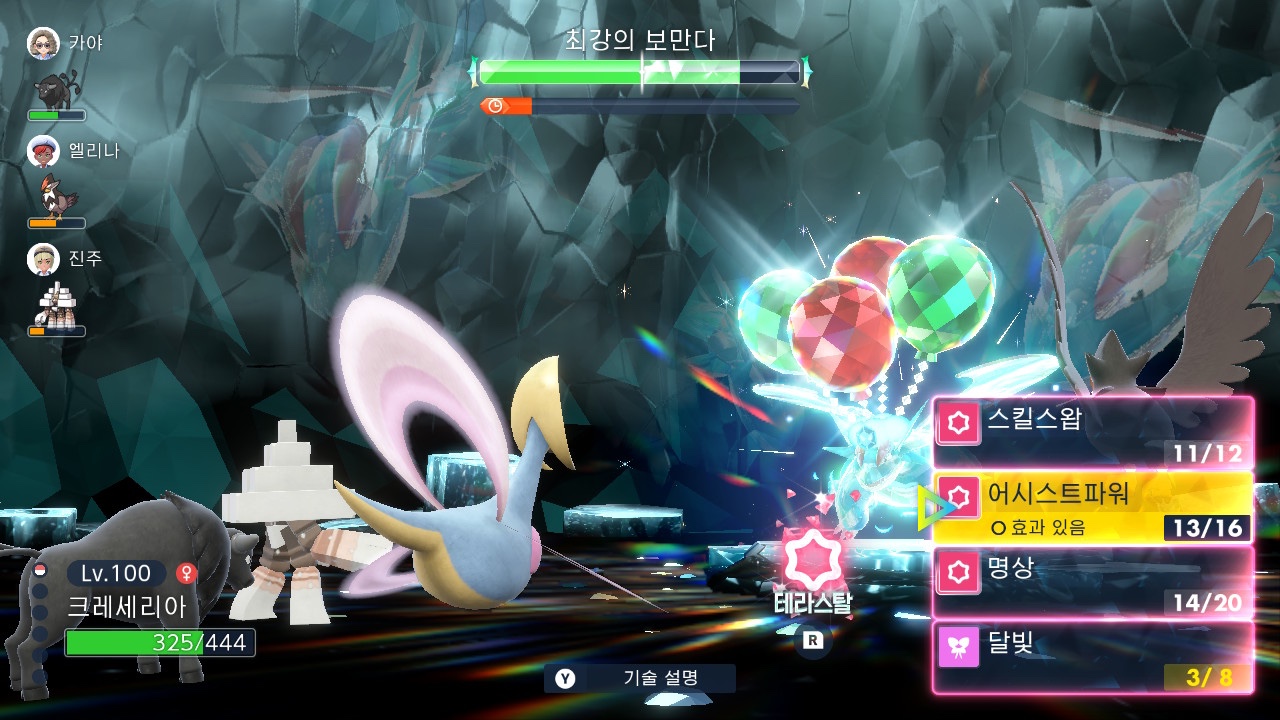
Task: Select ally trainer 카야
Action: pyautogui.click(x=44, y=43)
